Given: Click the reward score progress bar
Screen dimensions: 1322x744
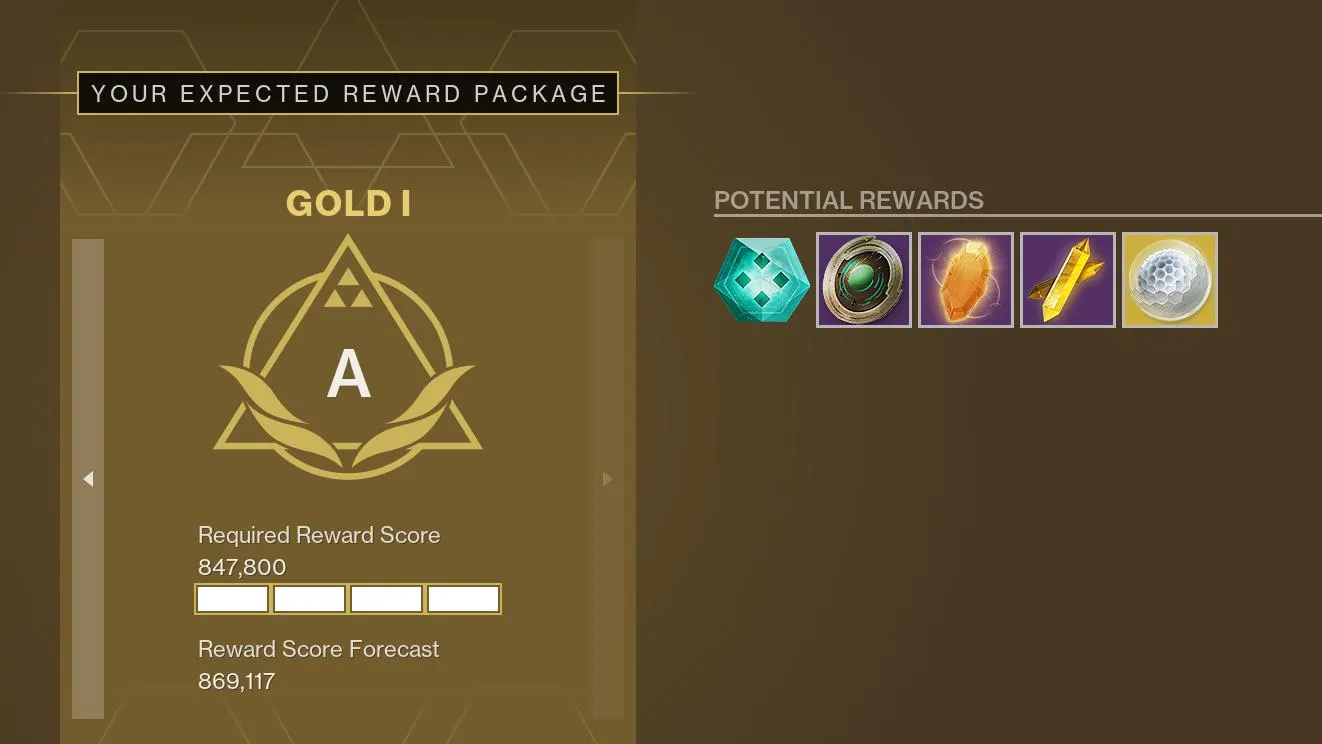Looking at the screenshot, I should tap(347, 598).
